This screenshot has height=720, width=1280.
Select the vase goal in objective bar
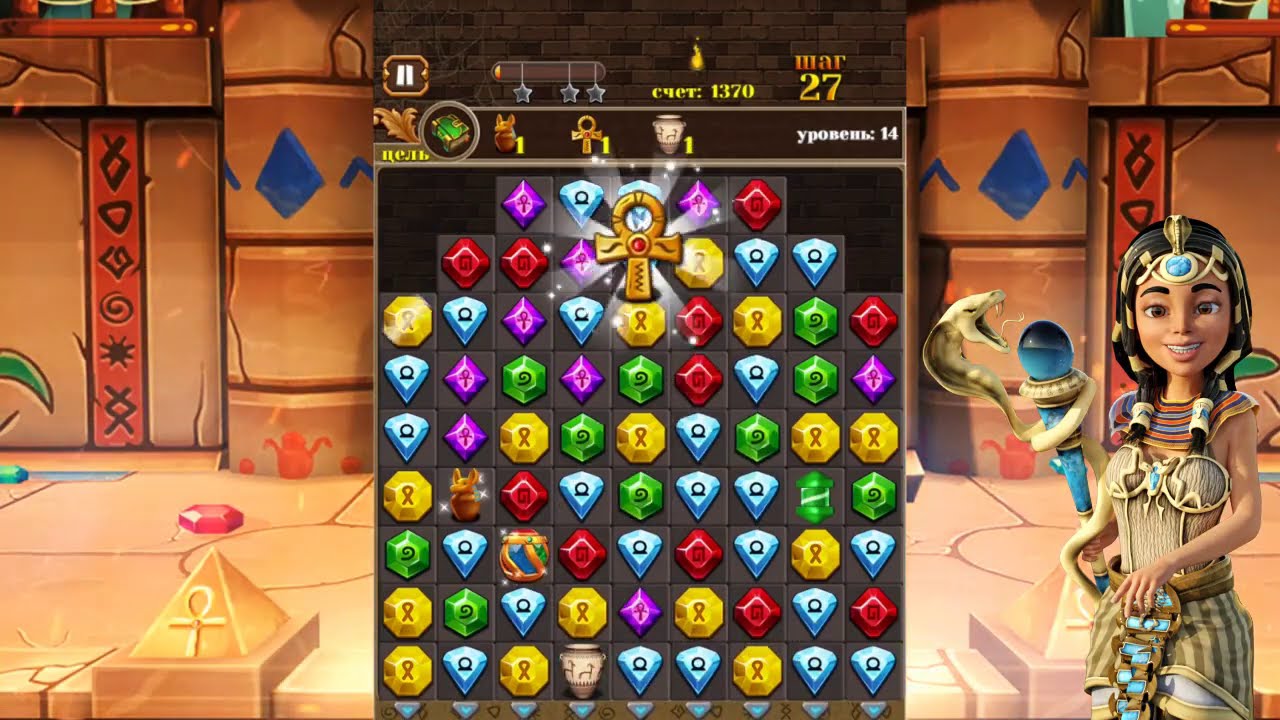coord(667,134)
